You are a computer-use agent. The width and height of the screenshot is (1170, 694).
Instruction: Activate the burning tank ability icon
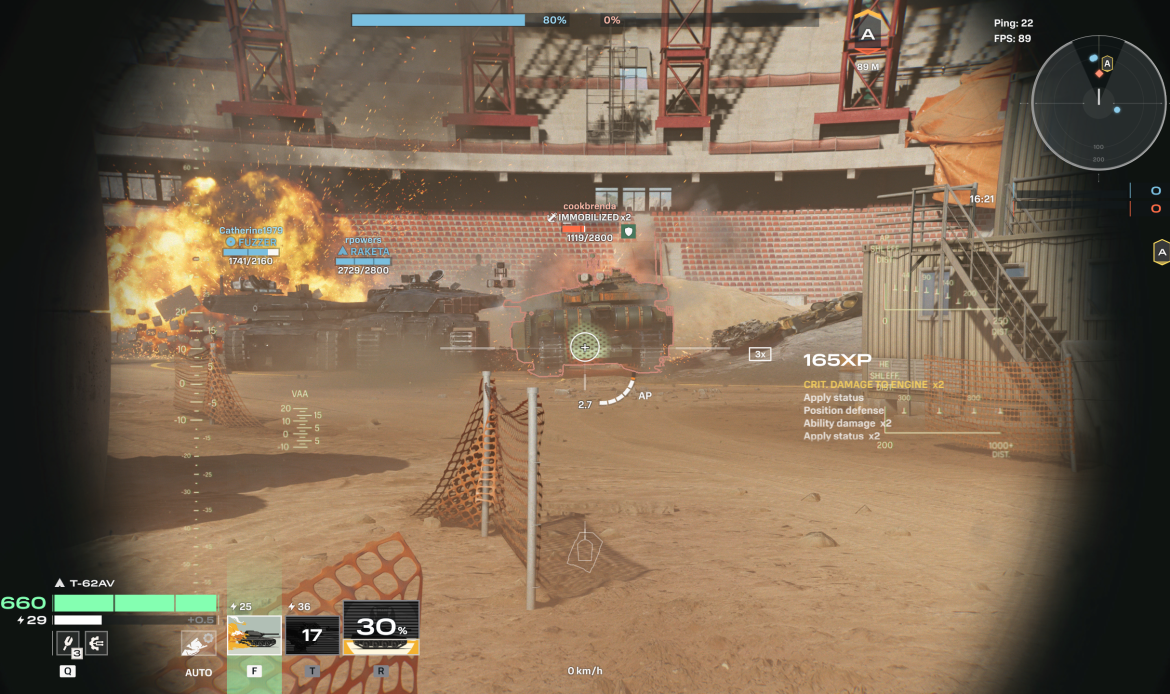point(254,635)
